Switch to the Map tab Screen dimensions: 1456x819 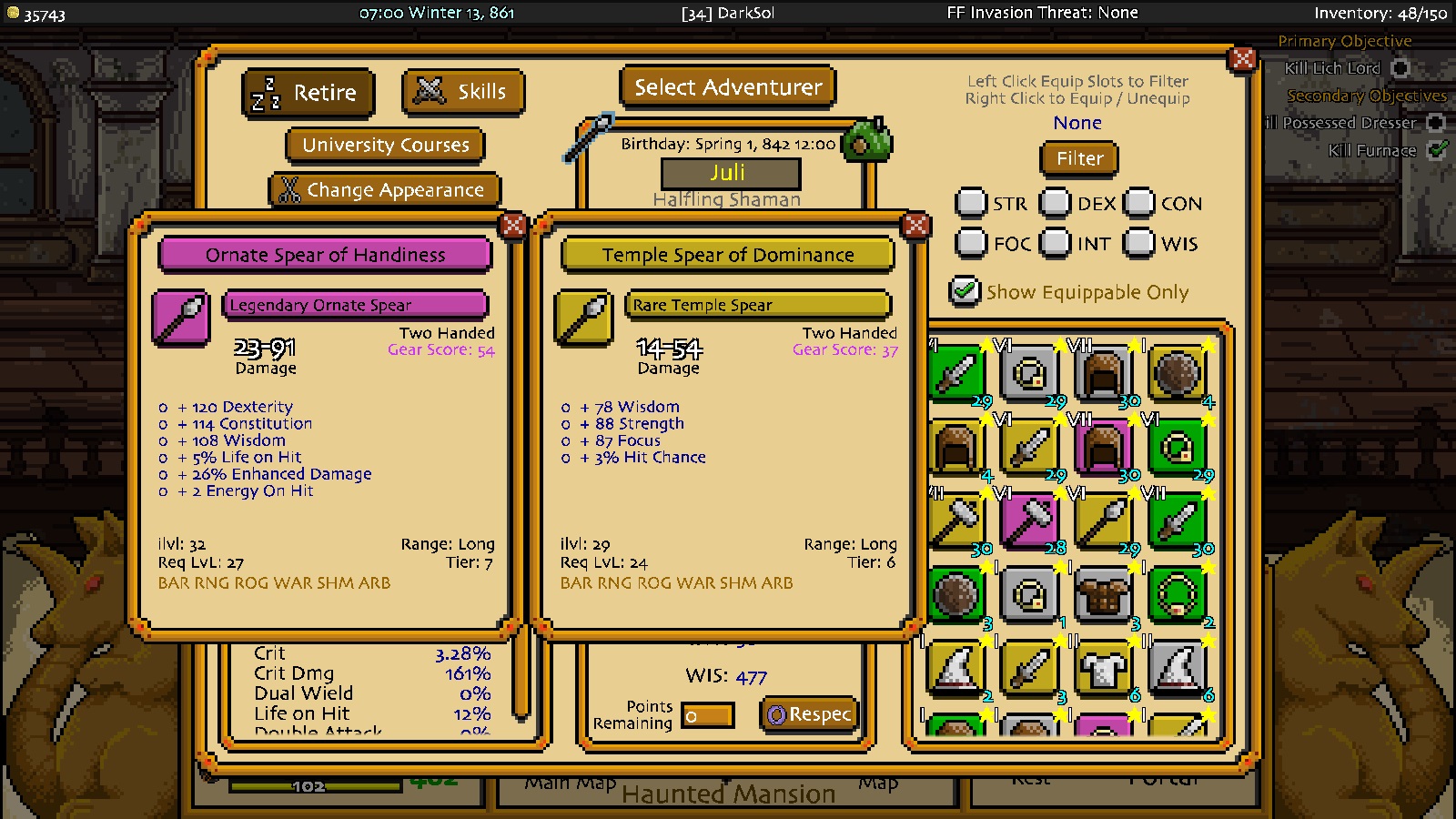pyautogui.click(x=878, y=780)
